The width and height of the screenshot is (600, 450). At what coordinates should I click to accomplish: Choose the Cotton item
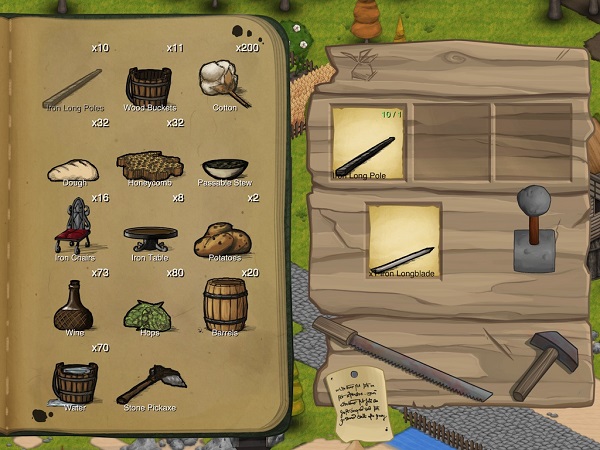pyautogui.click(x=224, y=82)
